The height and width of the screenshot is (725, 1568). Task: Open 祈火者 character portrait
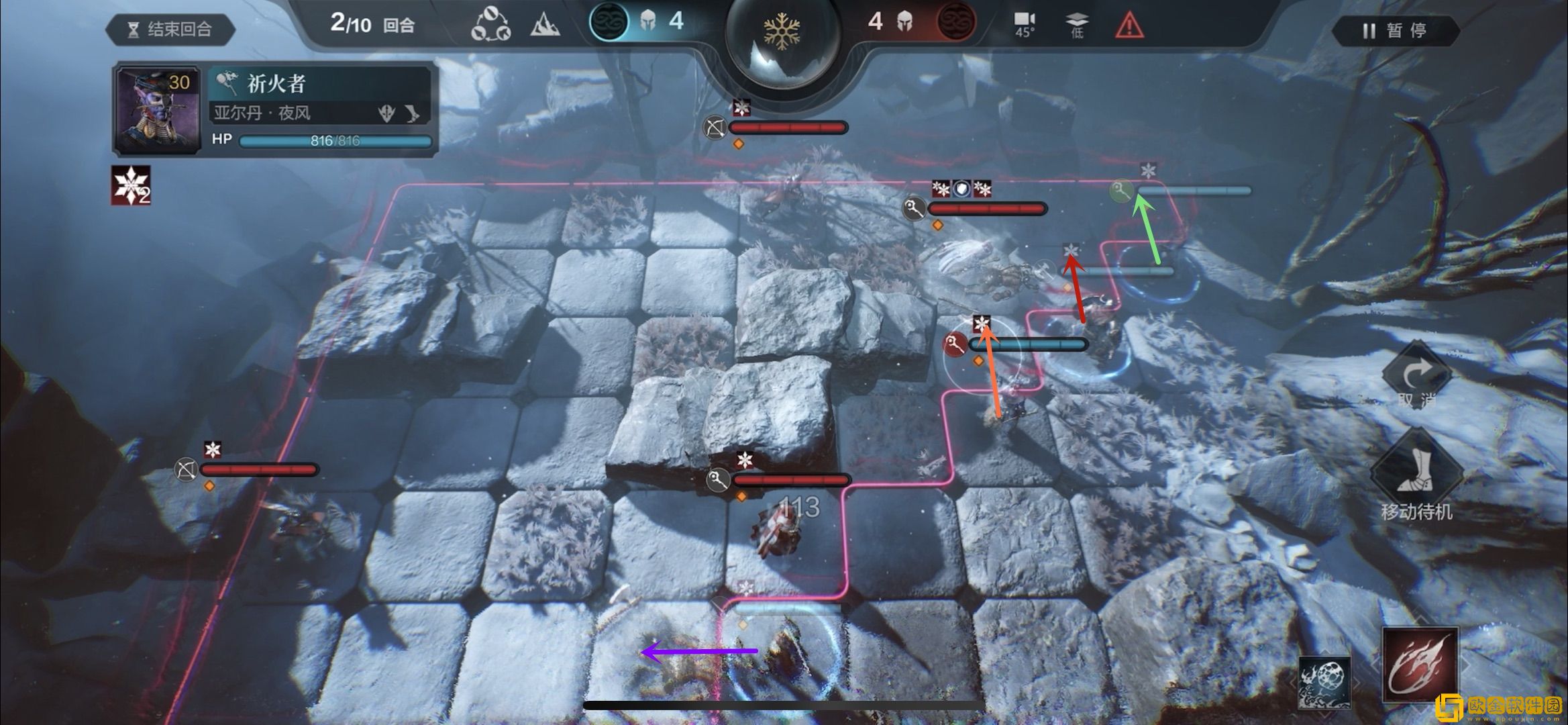157,109
